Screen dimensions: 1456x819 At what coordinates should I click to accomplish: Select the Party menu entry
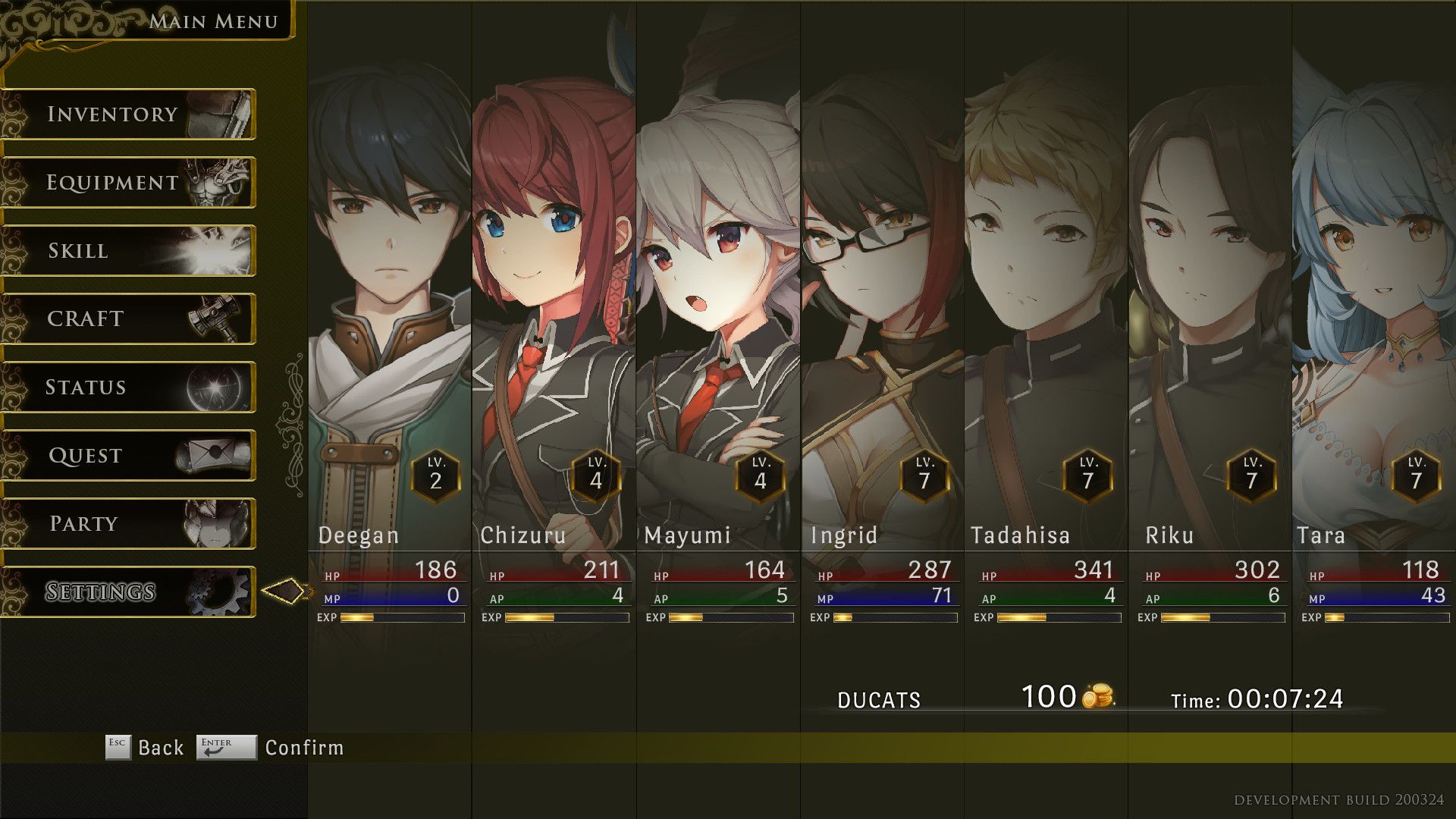tap(129, 524)
